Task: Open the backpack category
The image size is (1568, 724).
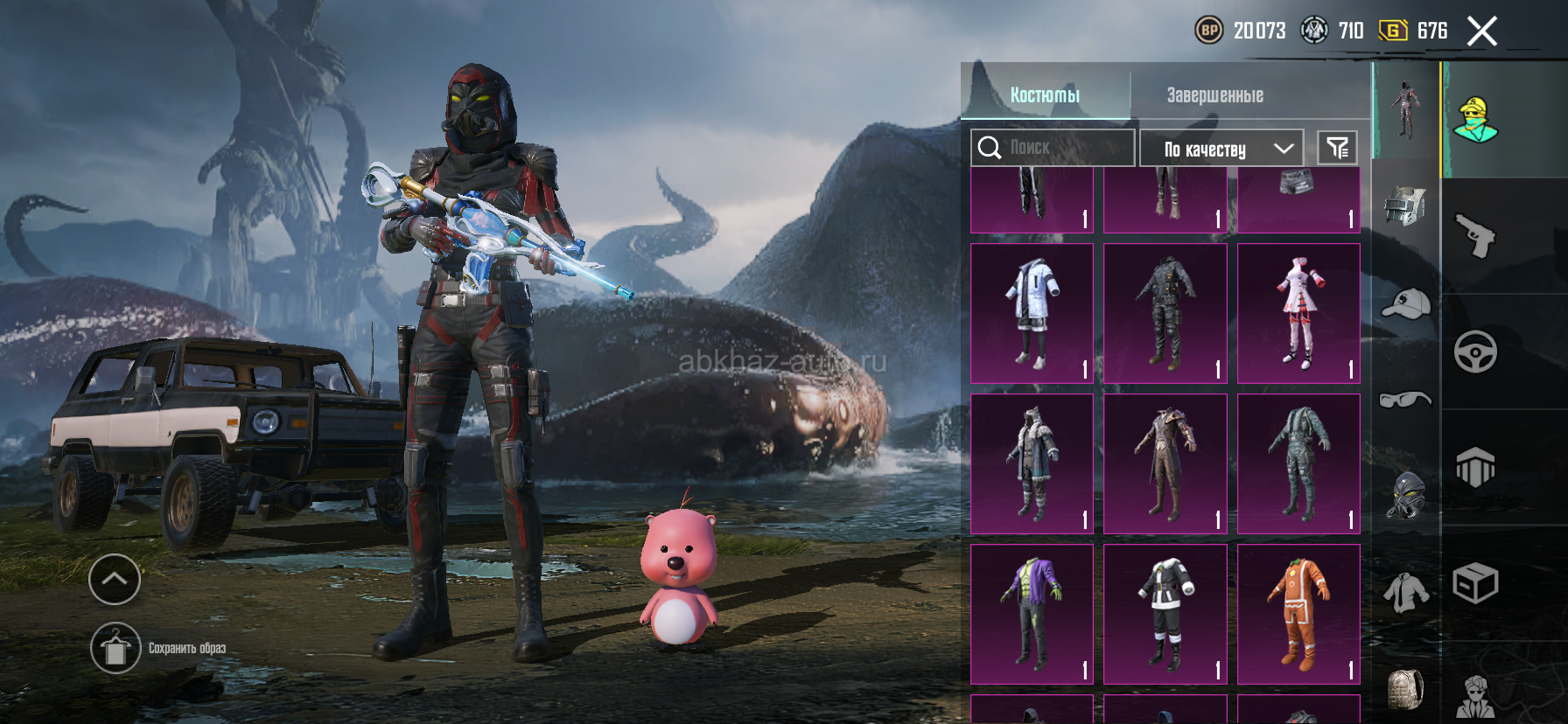Action: tap(1405, 689)
